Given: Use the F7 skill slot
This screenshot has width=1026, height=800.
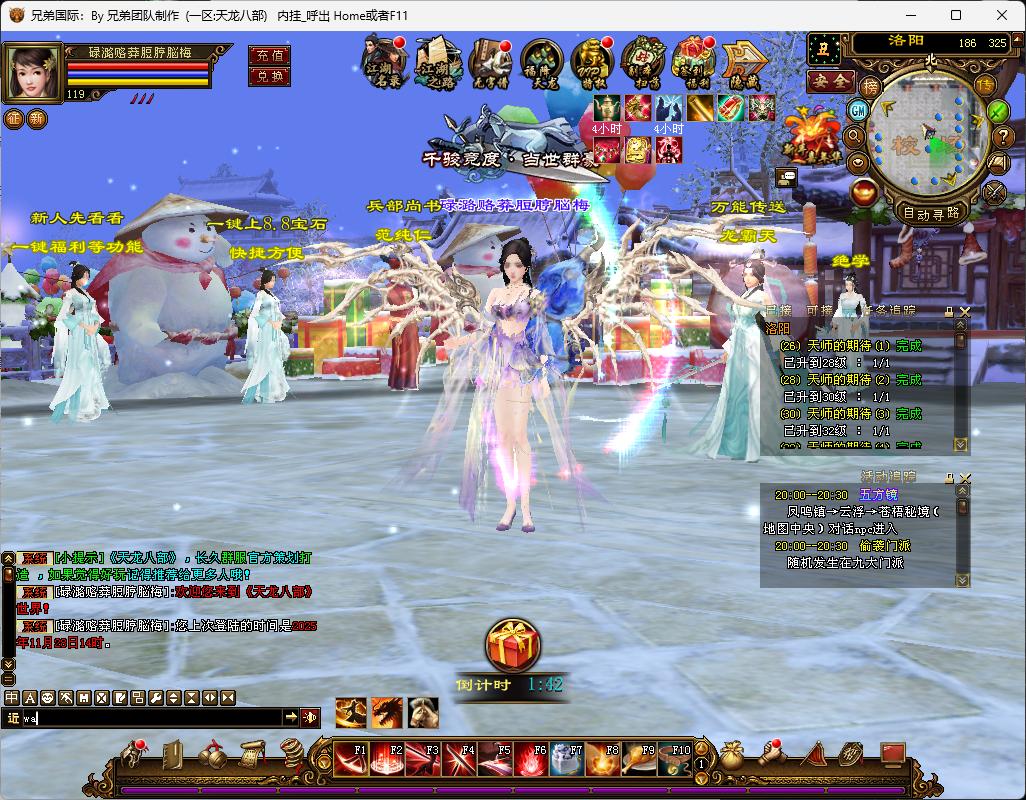Looking at the screenshot, I should pos(567,760).
